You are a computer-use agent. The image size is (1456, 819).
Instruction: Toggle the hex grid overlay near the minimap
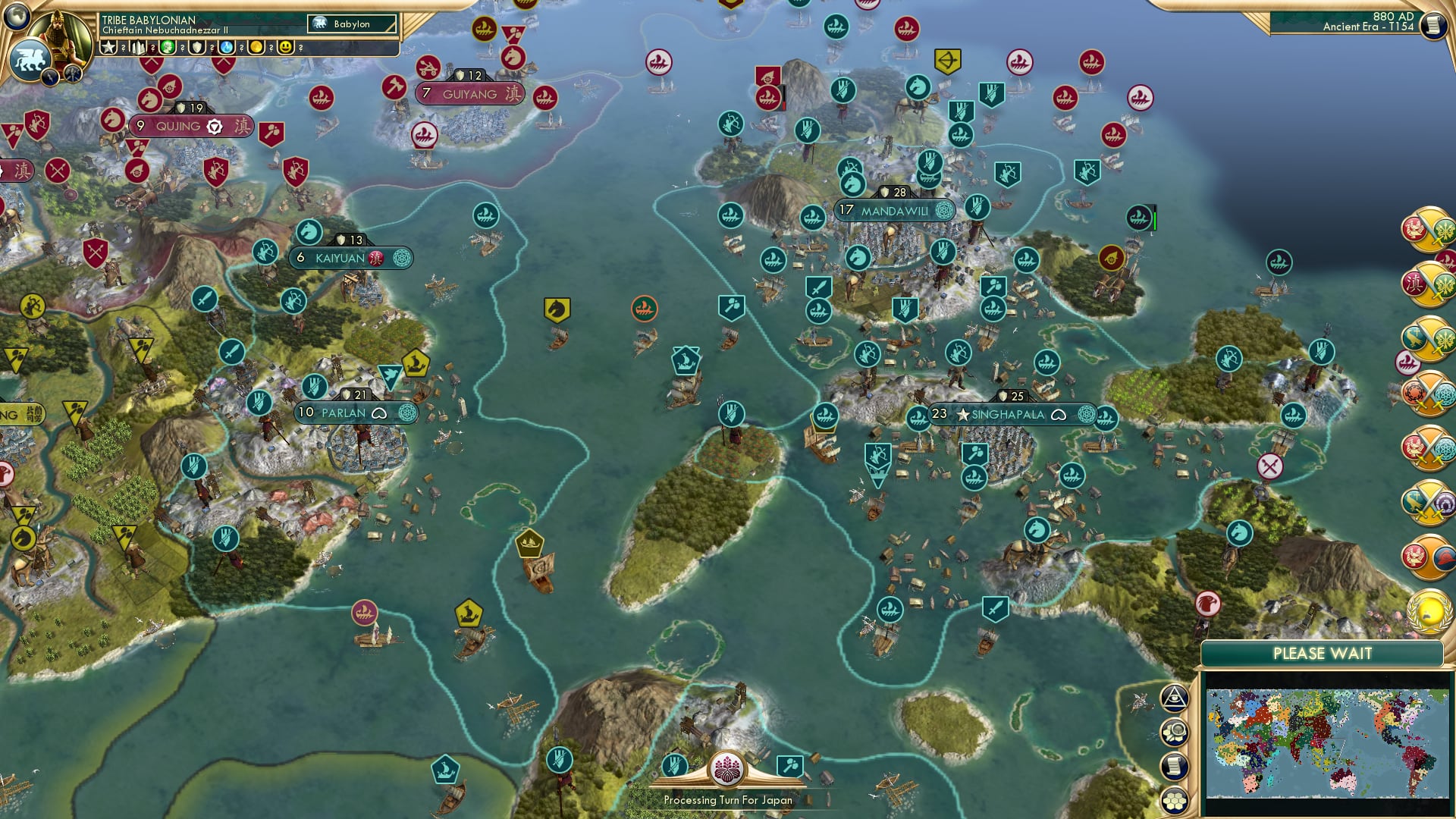[x=1175, y=800]
